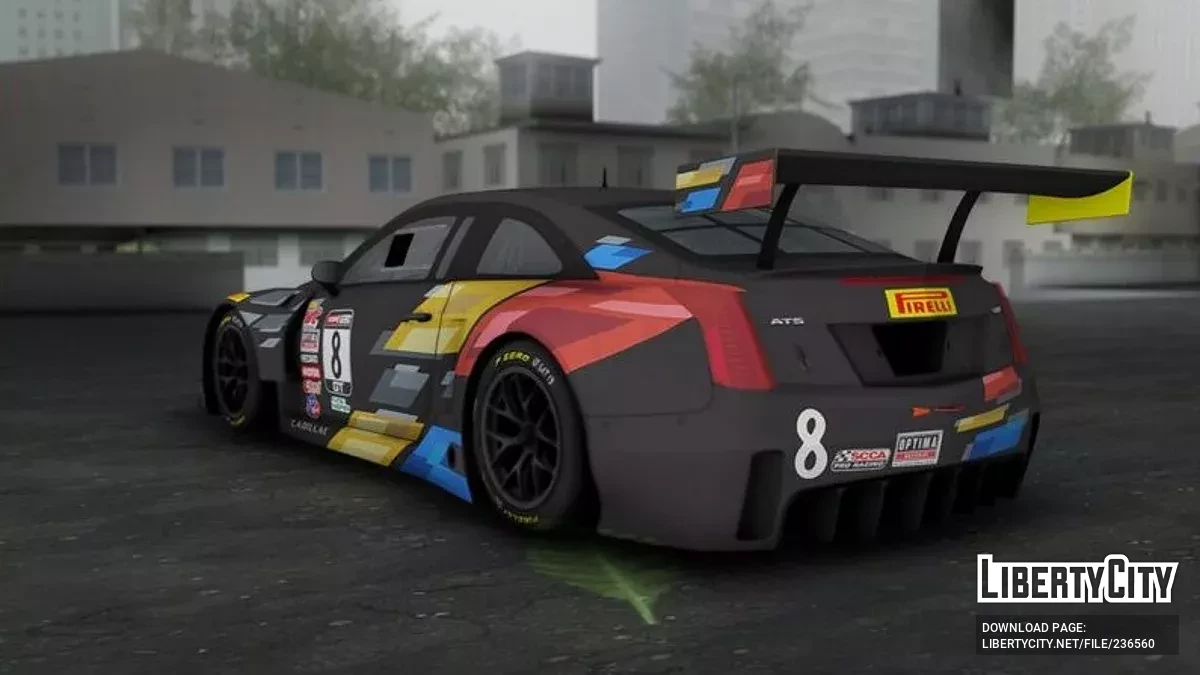Click the LibertyCity logo watermark

point(1077,579)
